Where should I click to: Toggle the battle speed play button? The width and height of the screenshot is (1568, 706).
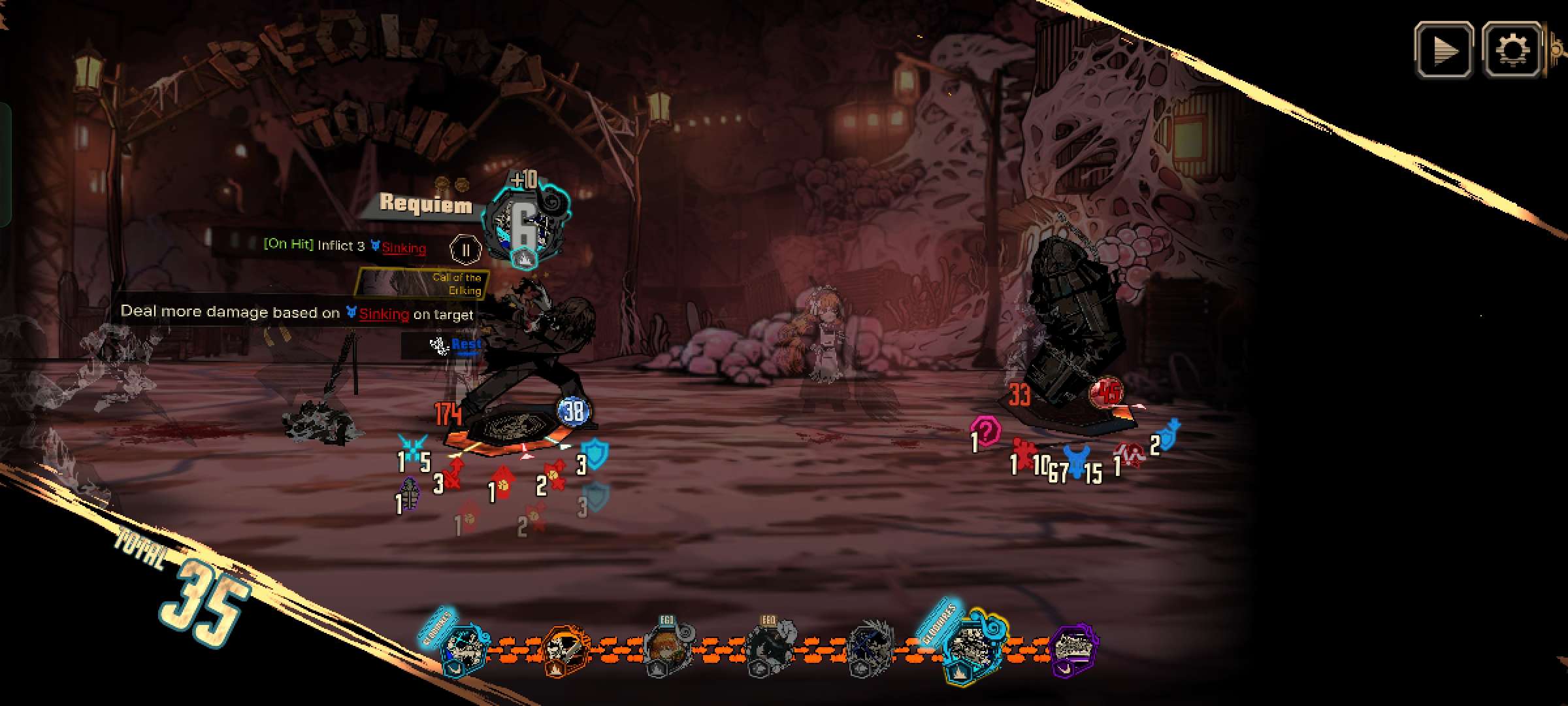tap(1444, 50)
